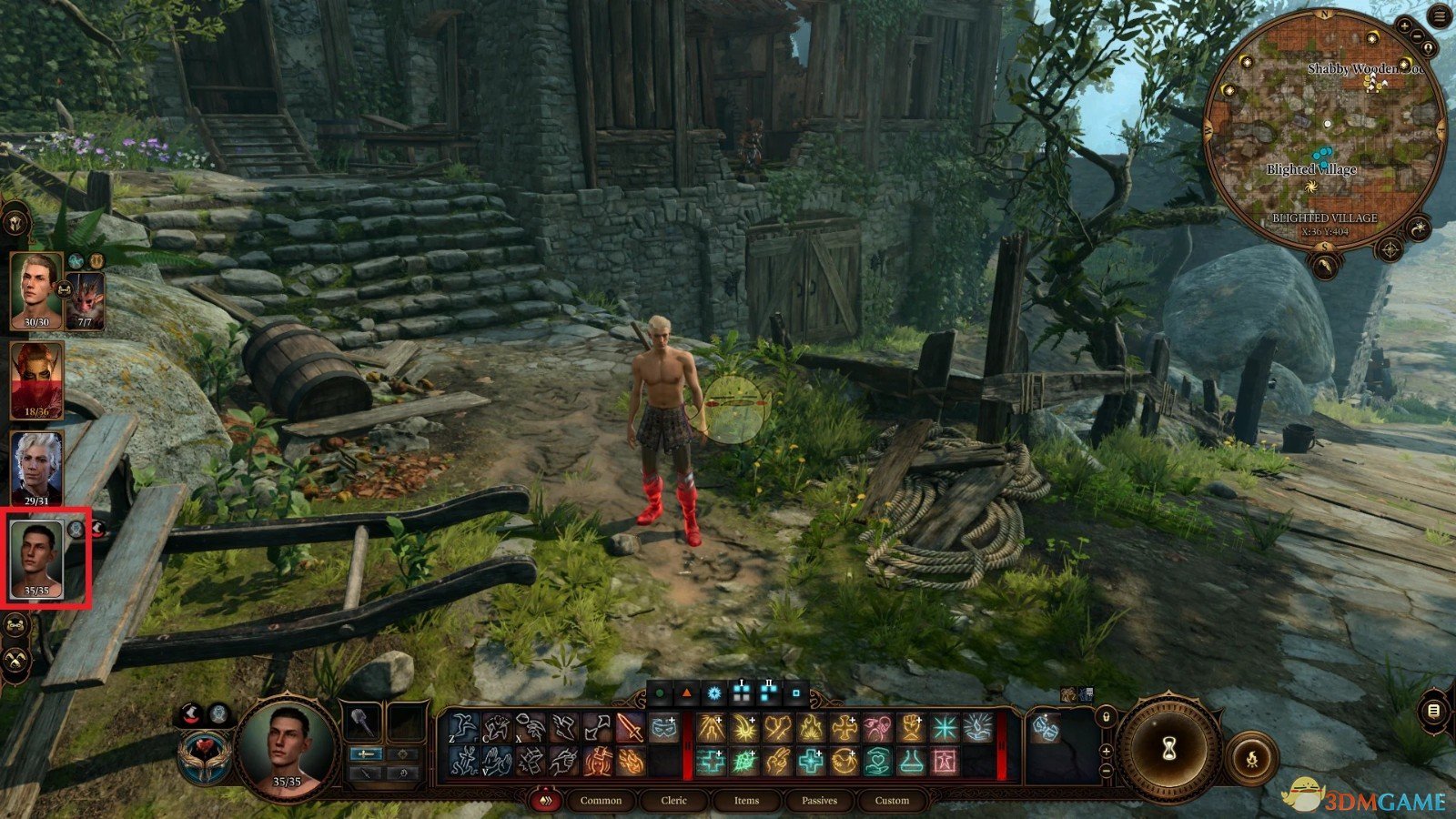Choose the blond character party portrait
The width and height of the screenshot is (1456, 819).
pos(36,289)
